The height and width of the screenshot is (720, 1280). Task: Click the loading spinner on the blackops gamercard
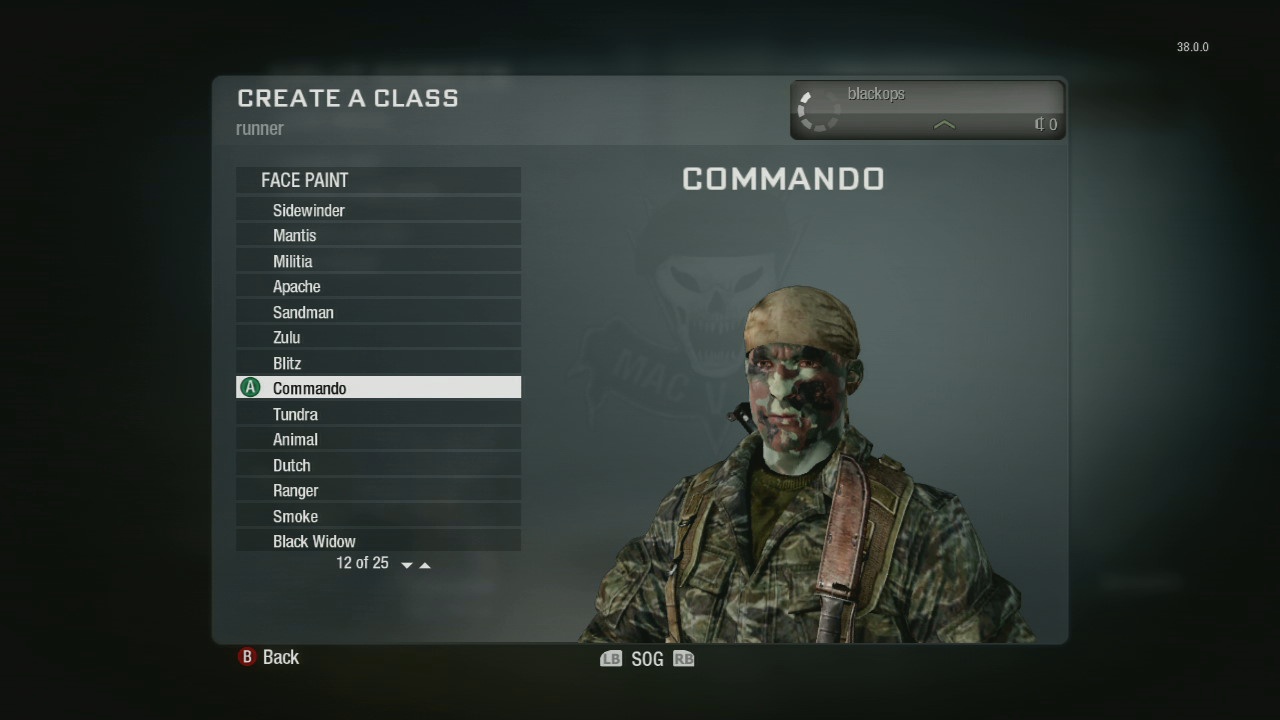coord(817,109)
